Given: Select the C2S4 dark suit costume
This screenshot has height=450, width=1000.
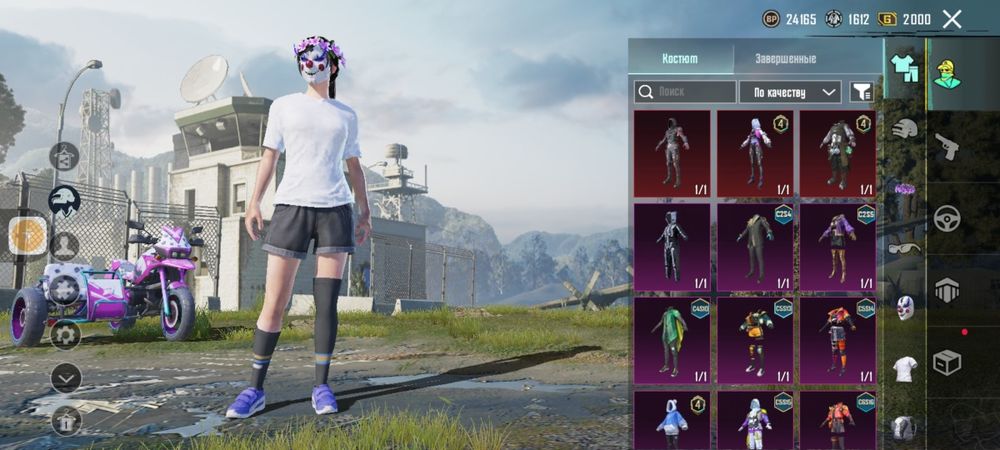Looking at the screenshot, I should coord(755,246).
